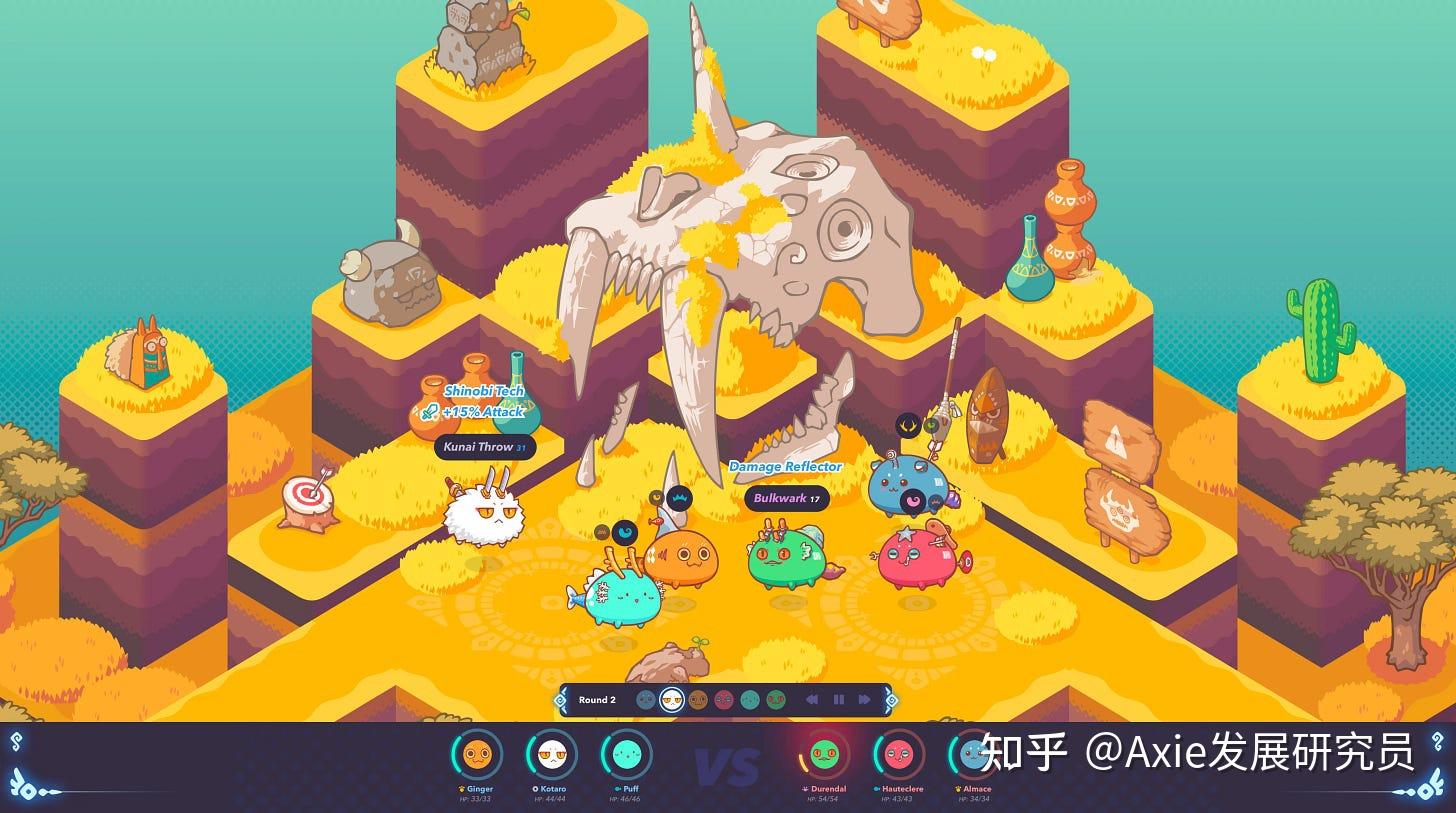This screenshot has height=813, width=1456.
Task: Choose enemy Almace's portrait
Action: [973, 755]
